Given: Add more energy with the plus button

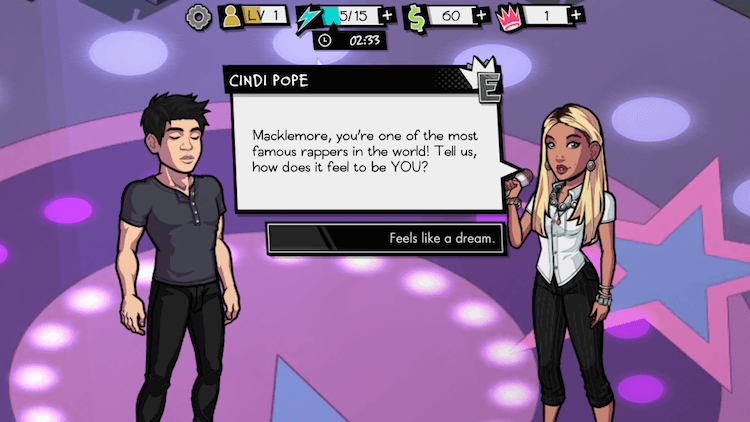Looking at the screenshot, I should point(387,16).
